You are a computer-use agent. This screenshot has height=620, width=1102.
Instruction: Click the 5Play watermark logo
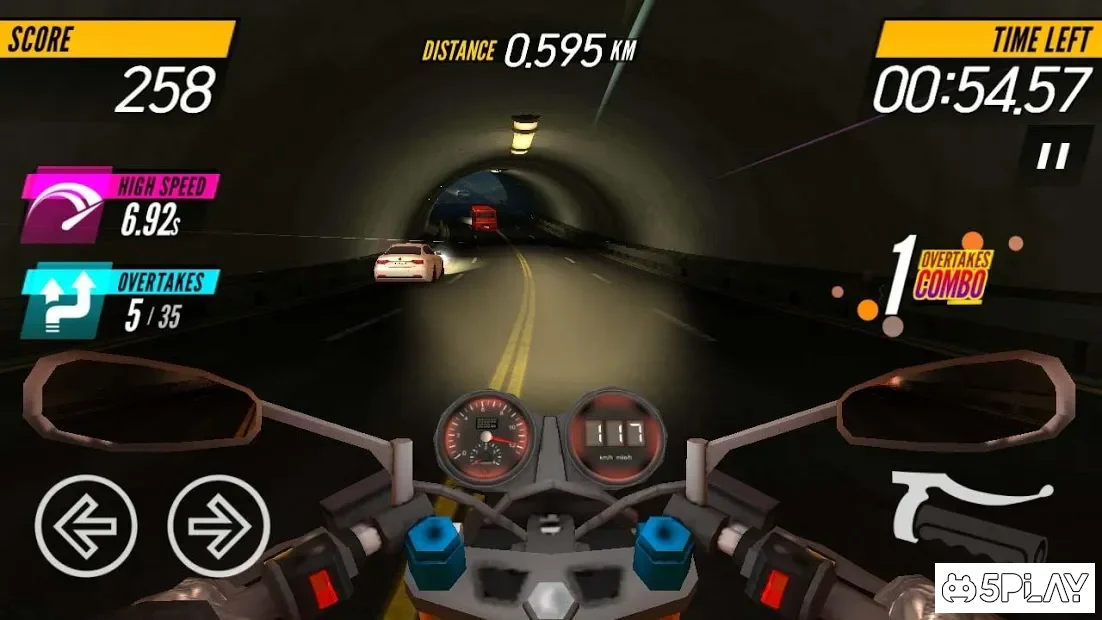coord(1015,590)
